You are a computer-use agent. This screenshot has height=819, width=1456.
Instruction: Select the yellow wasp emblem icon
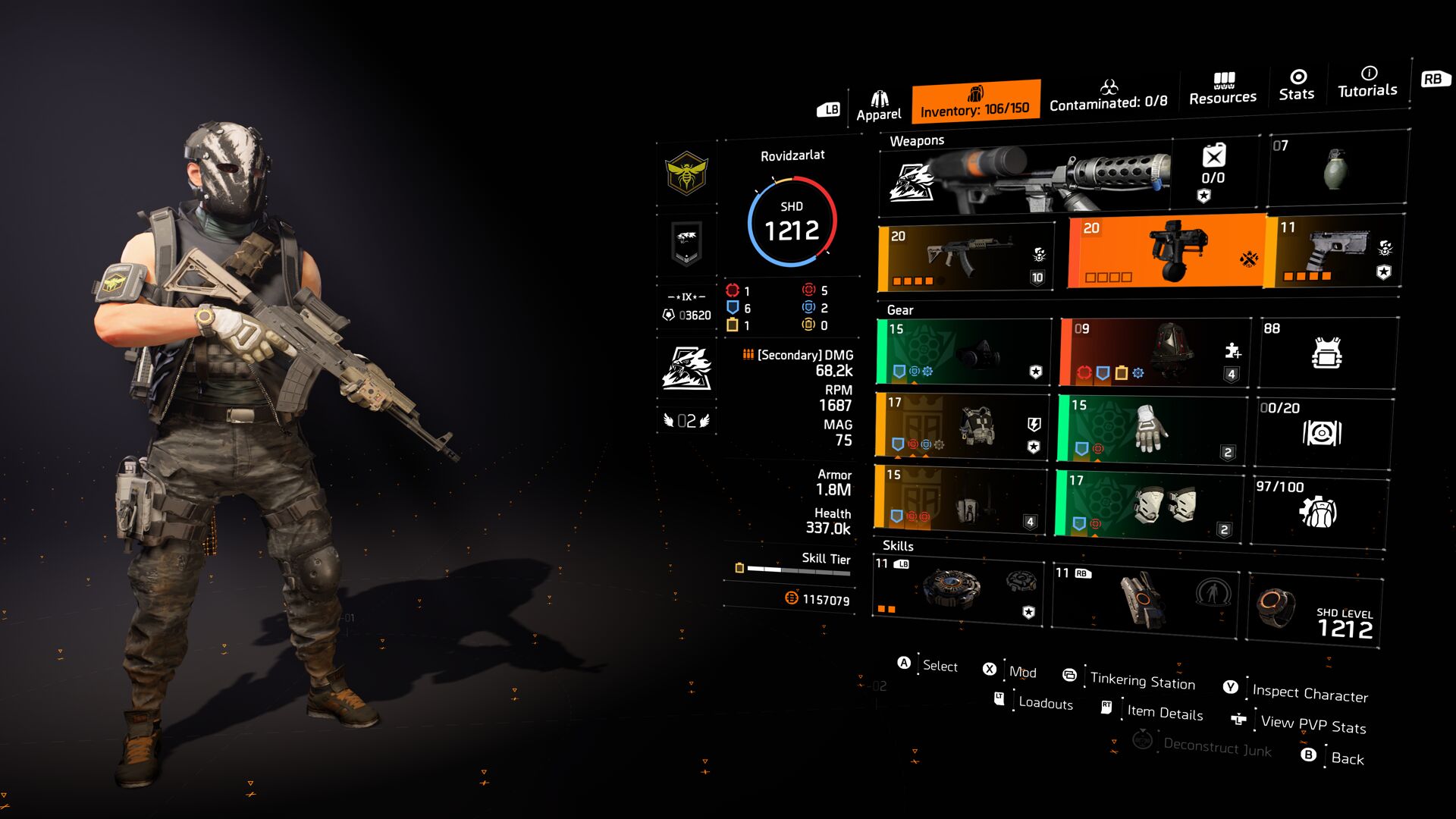pyautogui.click(x=686, y=174)
